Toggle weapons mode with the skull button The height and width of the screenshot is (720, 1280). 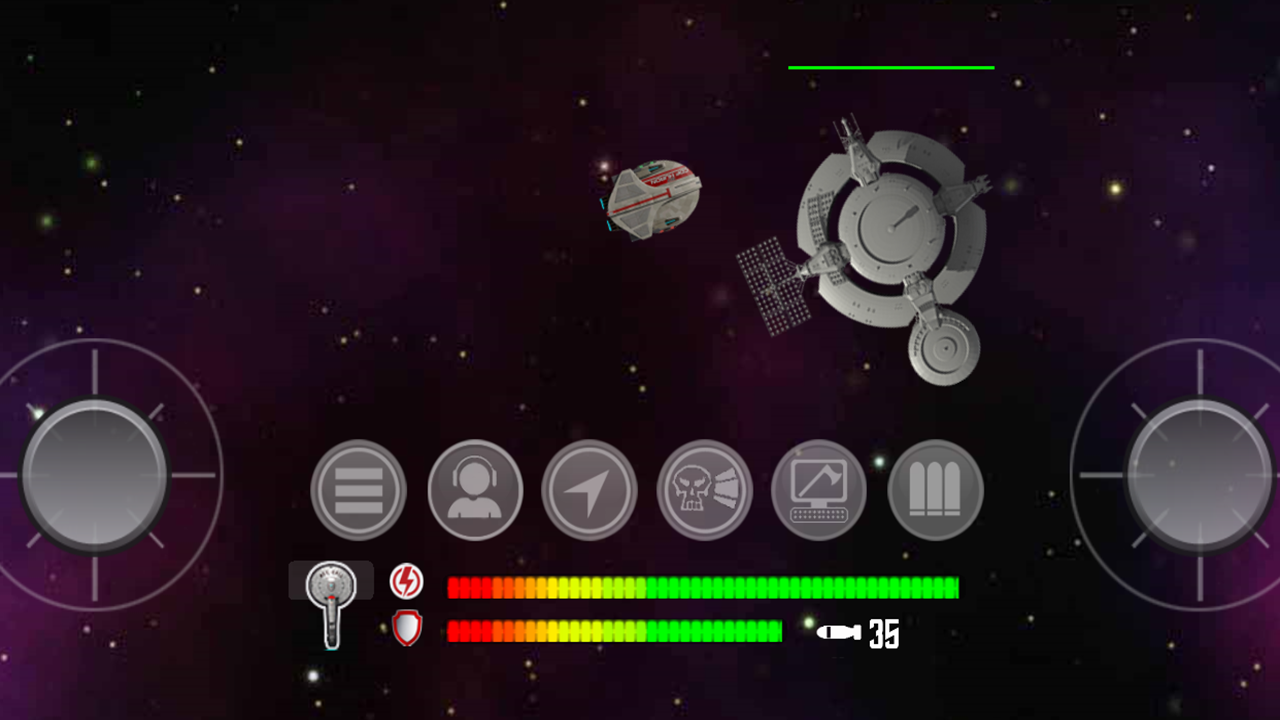(704, 490)
